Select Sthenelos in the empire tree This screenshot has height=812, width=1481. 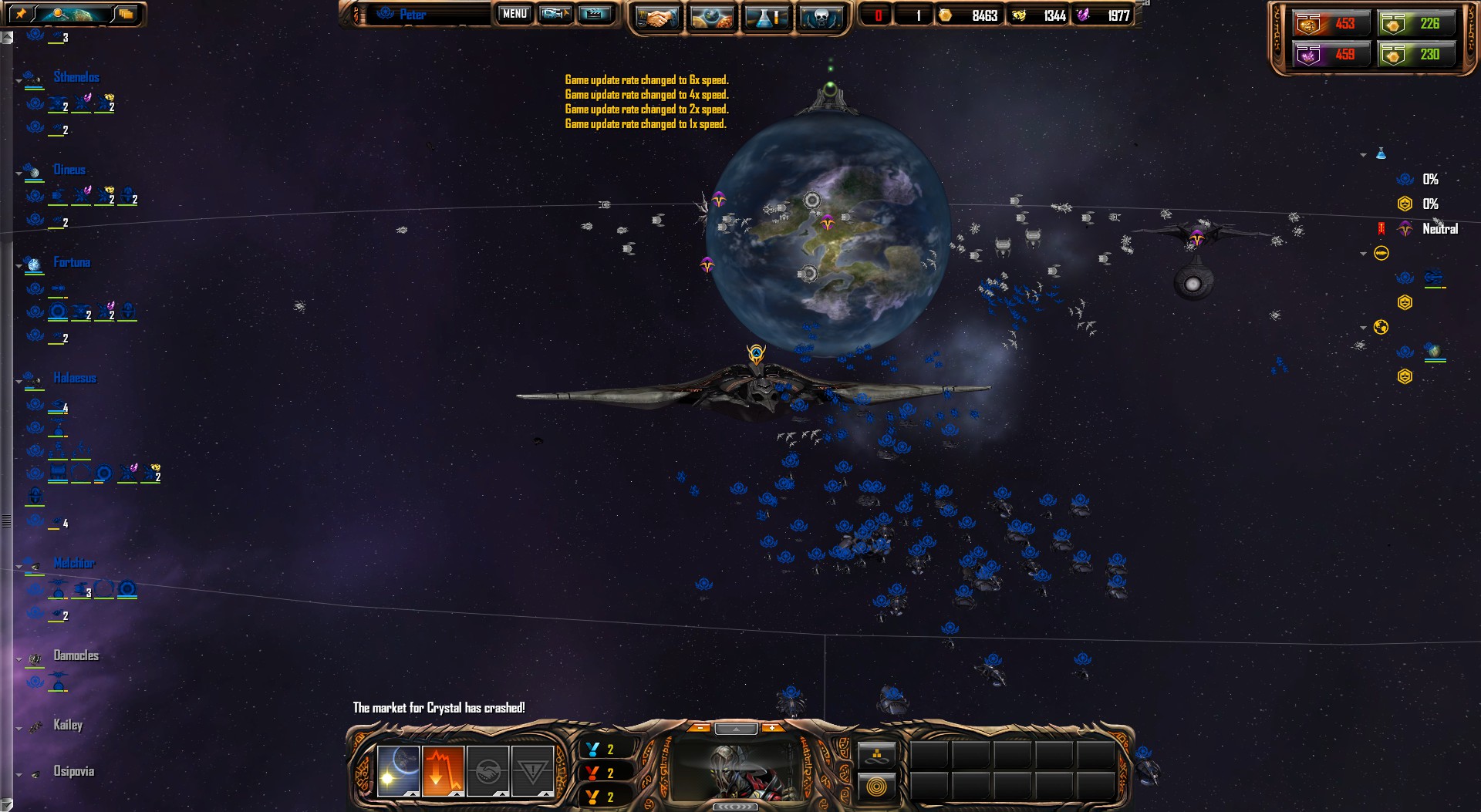tap(76, 77)
